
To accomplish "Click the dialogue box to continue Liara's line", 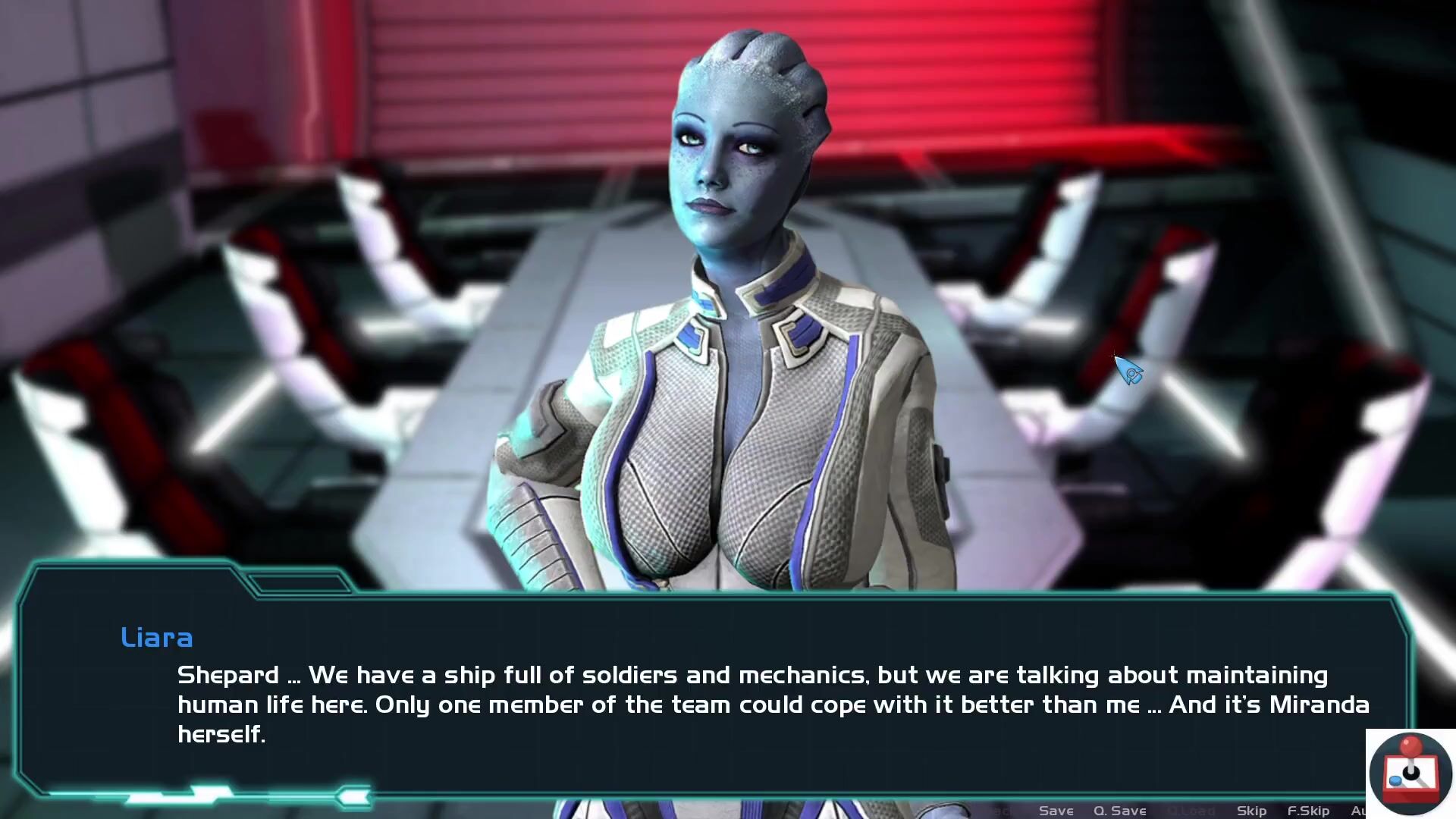I will [x=713, y=698].
